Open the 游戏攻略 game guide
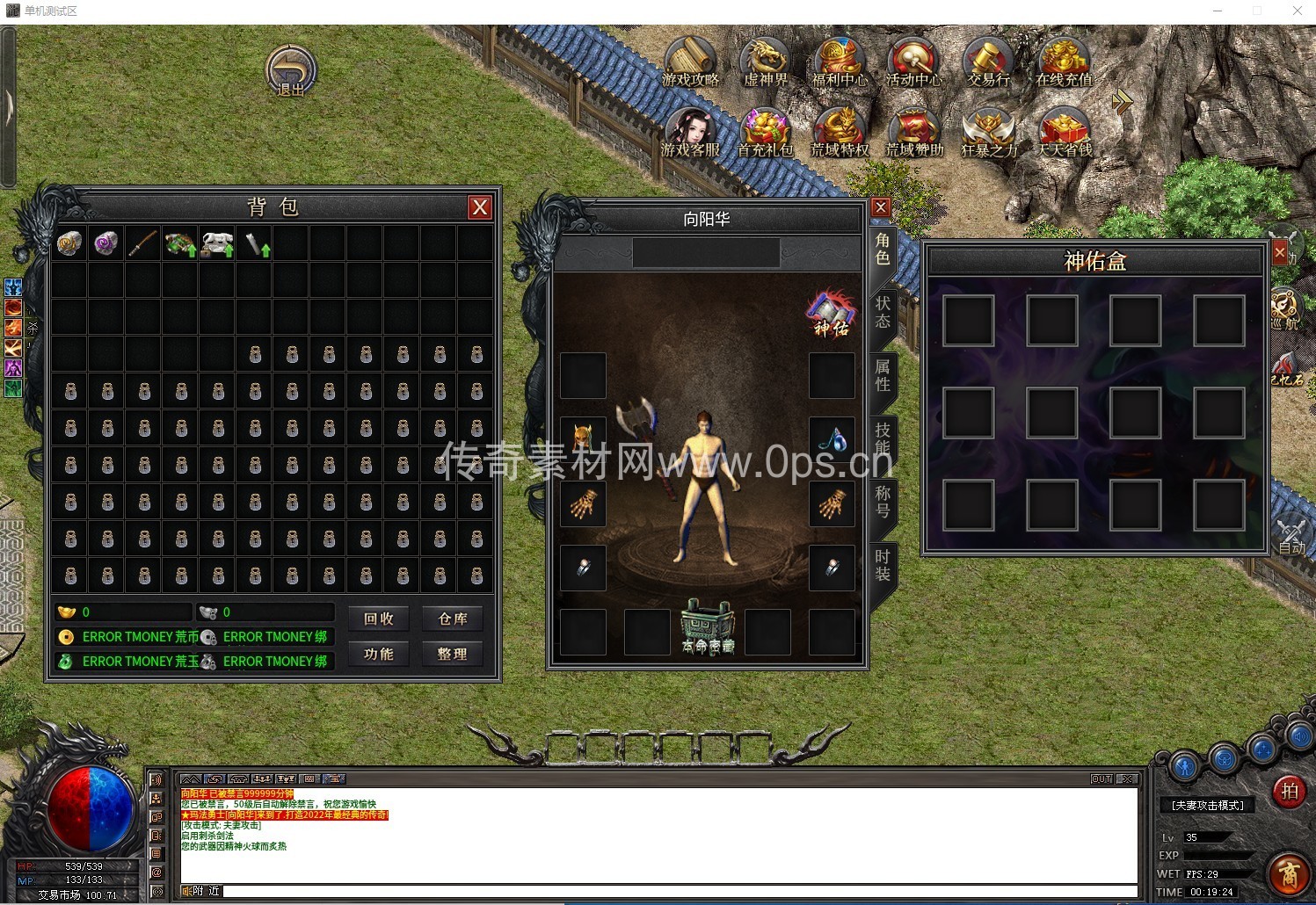This screenshot has width=1316, height=905. click(690, 62)
